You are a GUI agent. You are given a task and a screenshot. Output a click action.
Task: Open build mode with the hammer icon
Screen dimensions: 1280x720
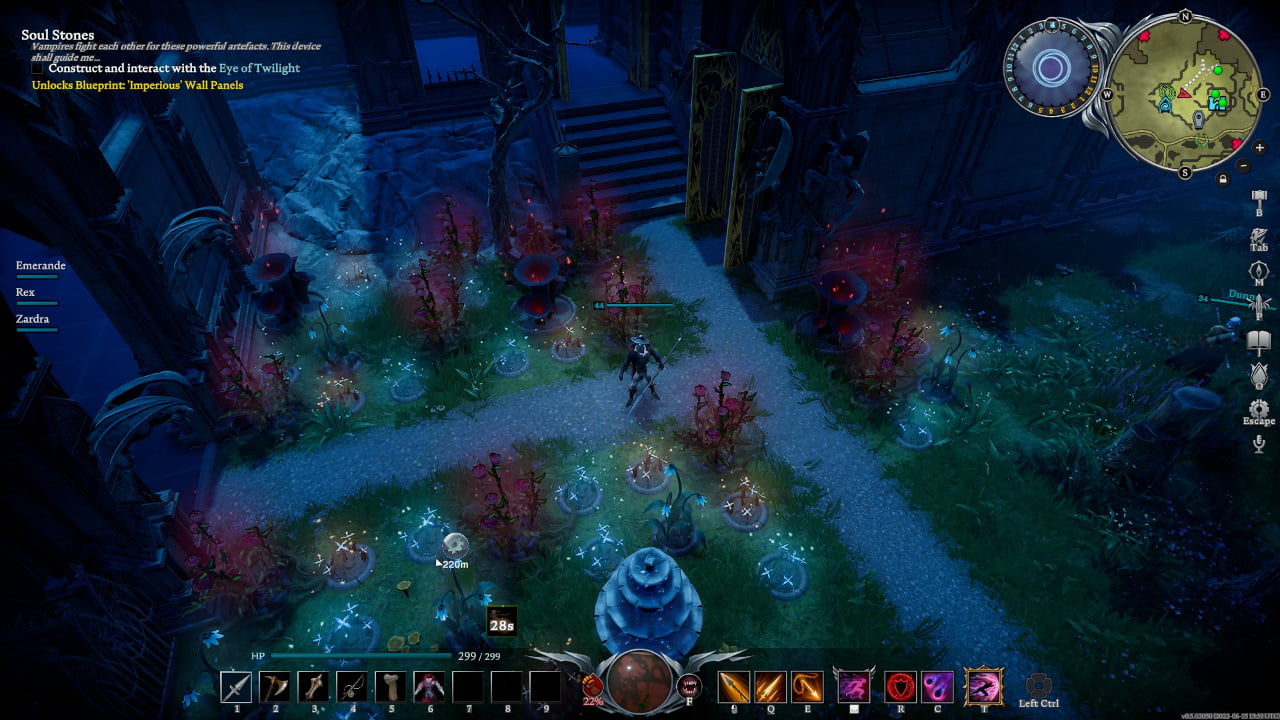1259,197
